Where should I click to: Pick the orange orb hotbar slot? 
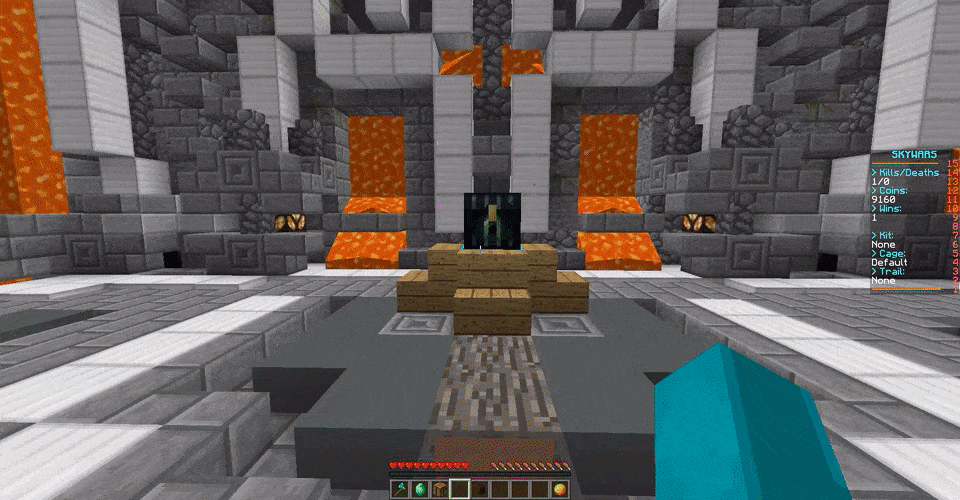click(559, 488)
